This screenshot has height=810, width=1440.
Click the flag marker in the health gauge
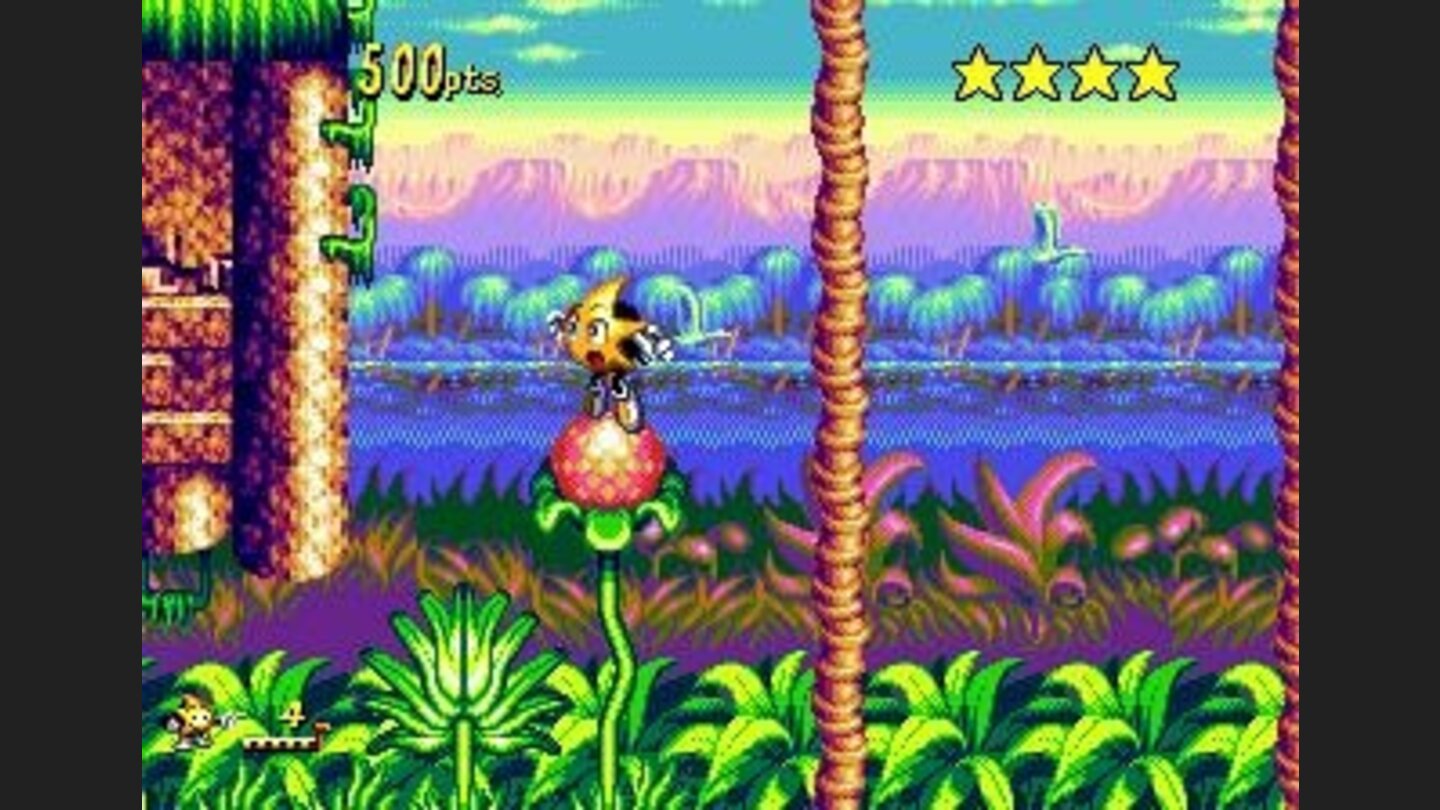pos(322,730)
